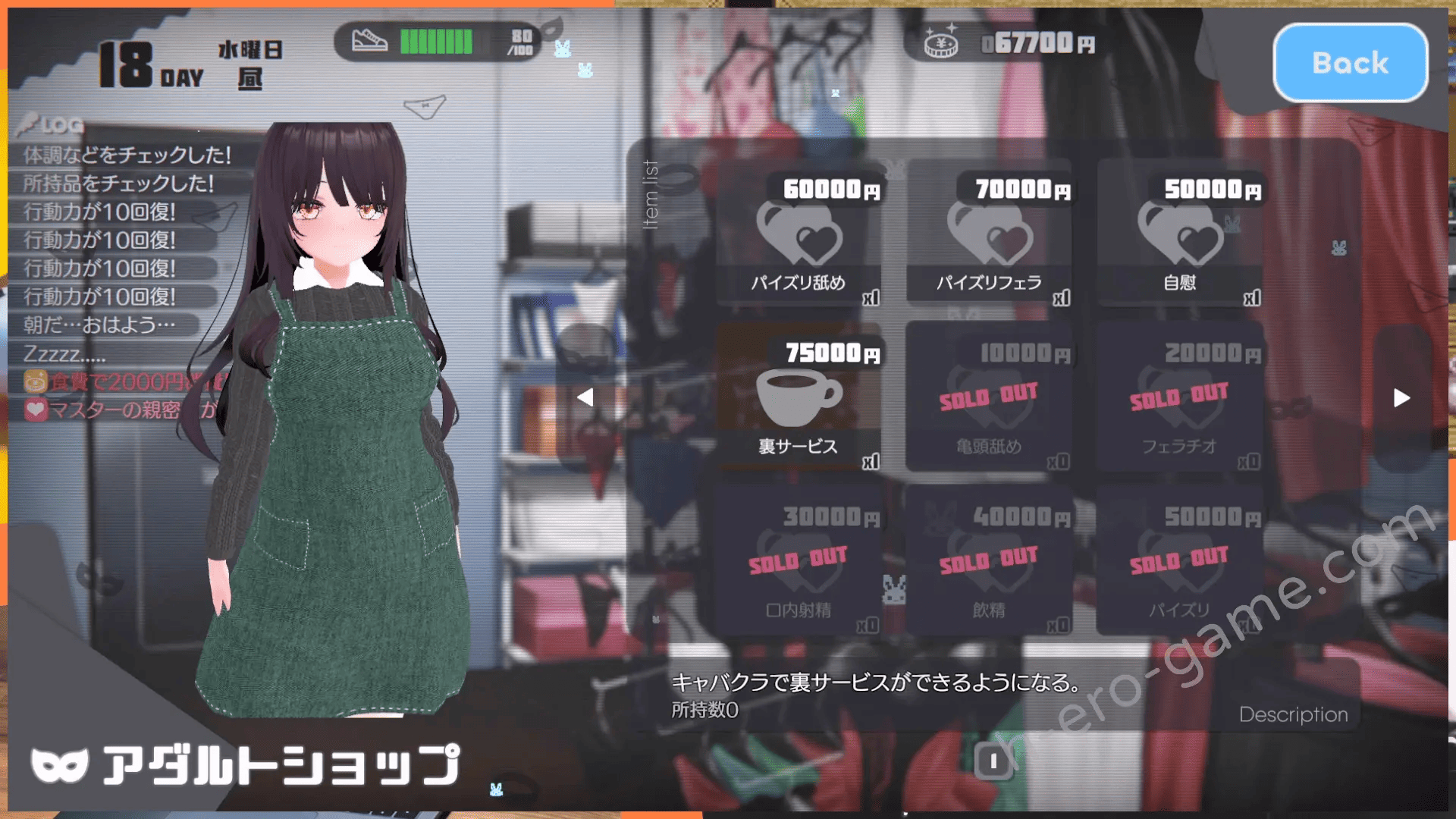The image size is (1456, 819).
Task: Select the sold out 20000 yen item
Action: point(1180,398)
